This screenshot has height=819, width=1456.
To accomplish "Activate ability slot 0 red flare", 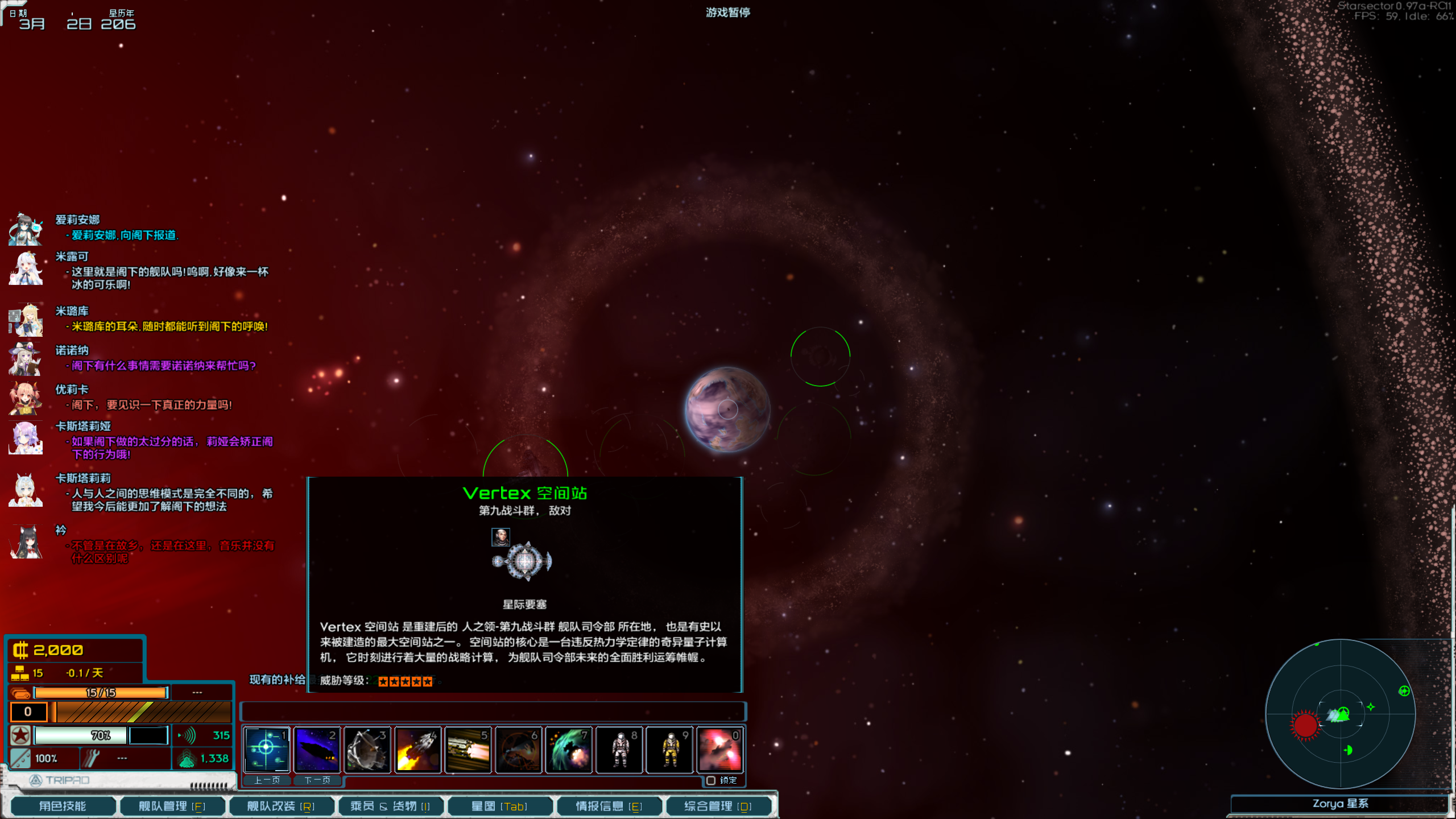I will tap(720, 750).
